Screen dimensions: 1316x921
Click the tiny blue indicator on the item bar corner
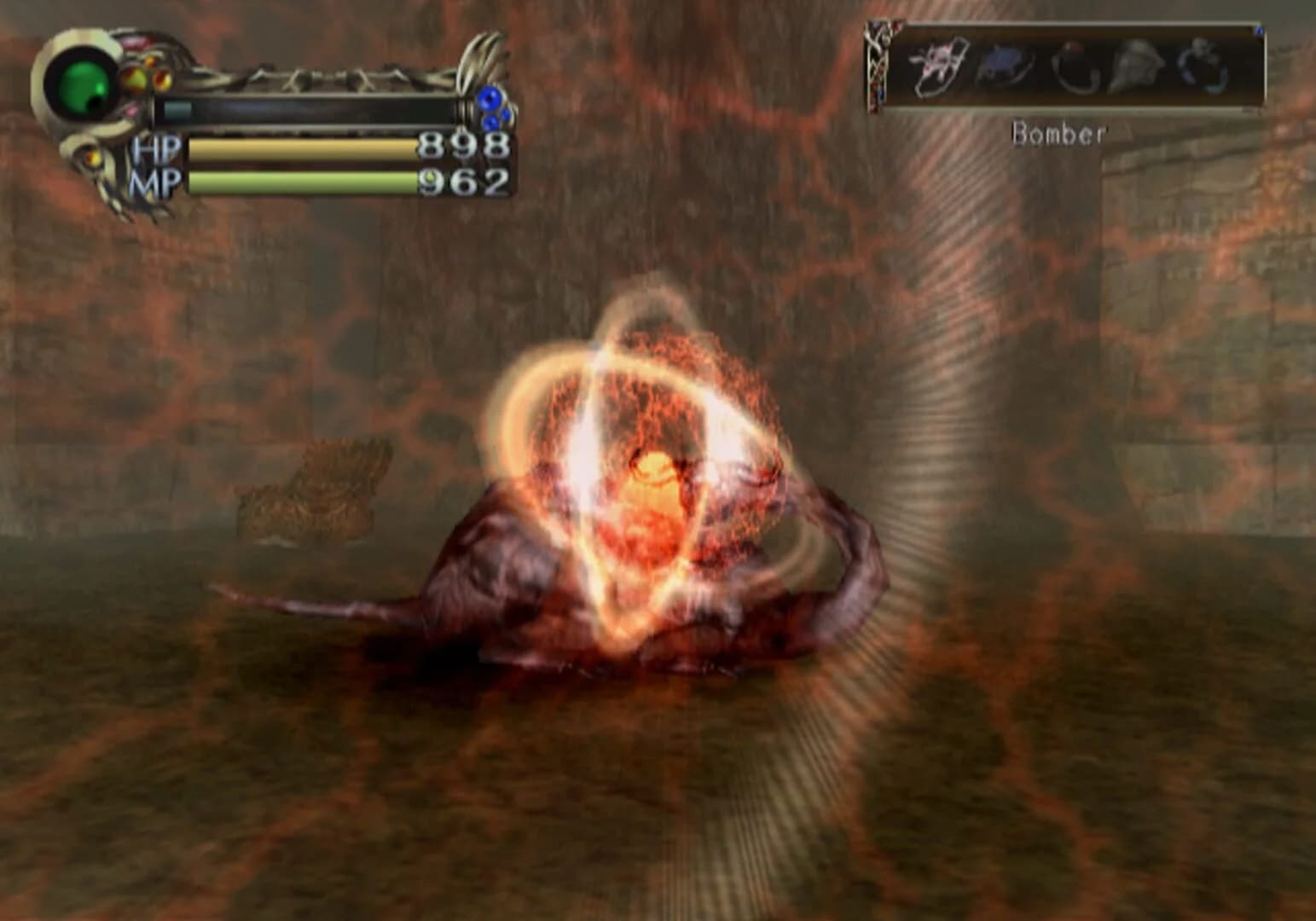point(1259,30)
